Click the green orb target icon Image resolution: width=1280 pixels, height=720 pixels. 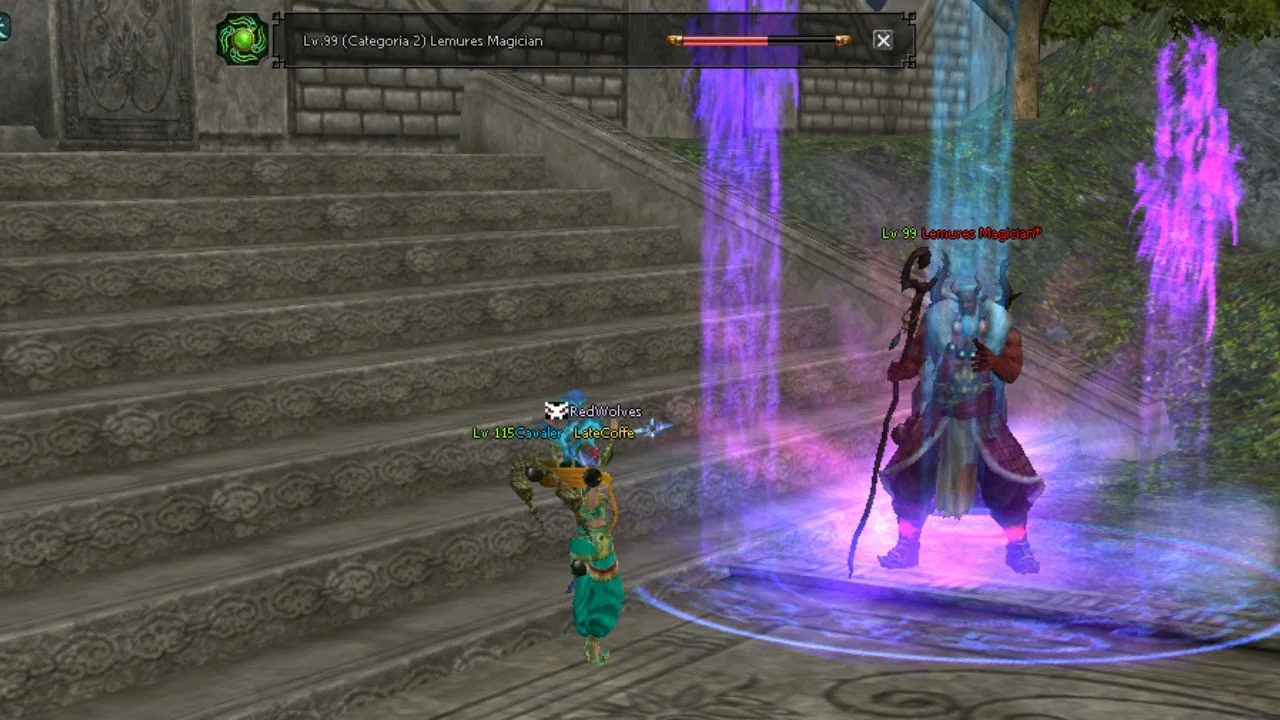(x=243, y=40)
